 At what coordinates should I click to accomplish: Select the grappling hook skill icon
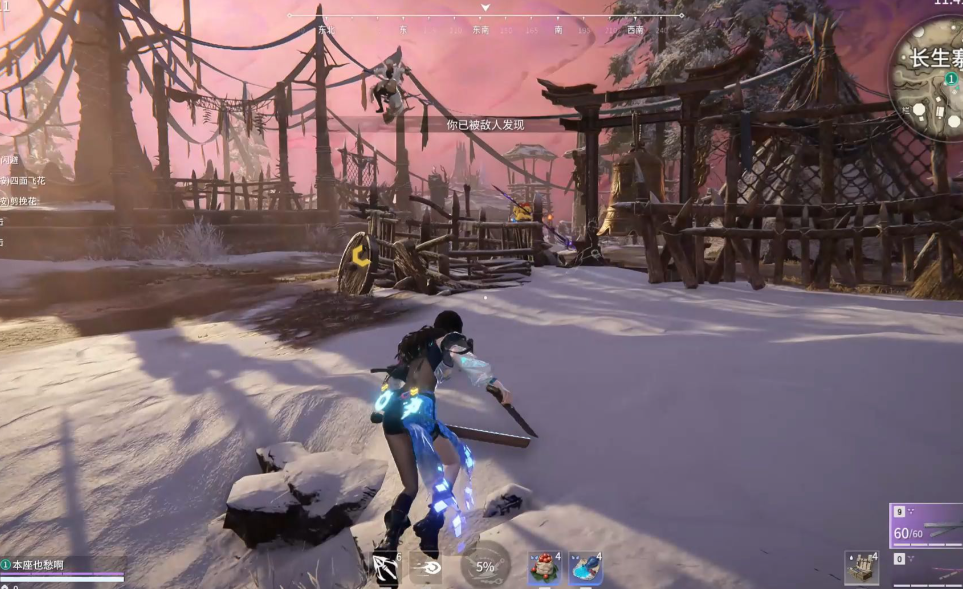pos(386,568)
